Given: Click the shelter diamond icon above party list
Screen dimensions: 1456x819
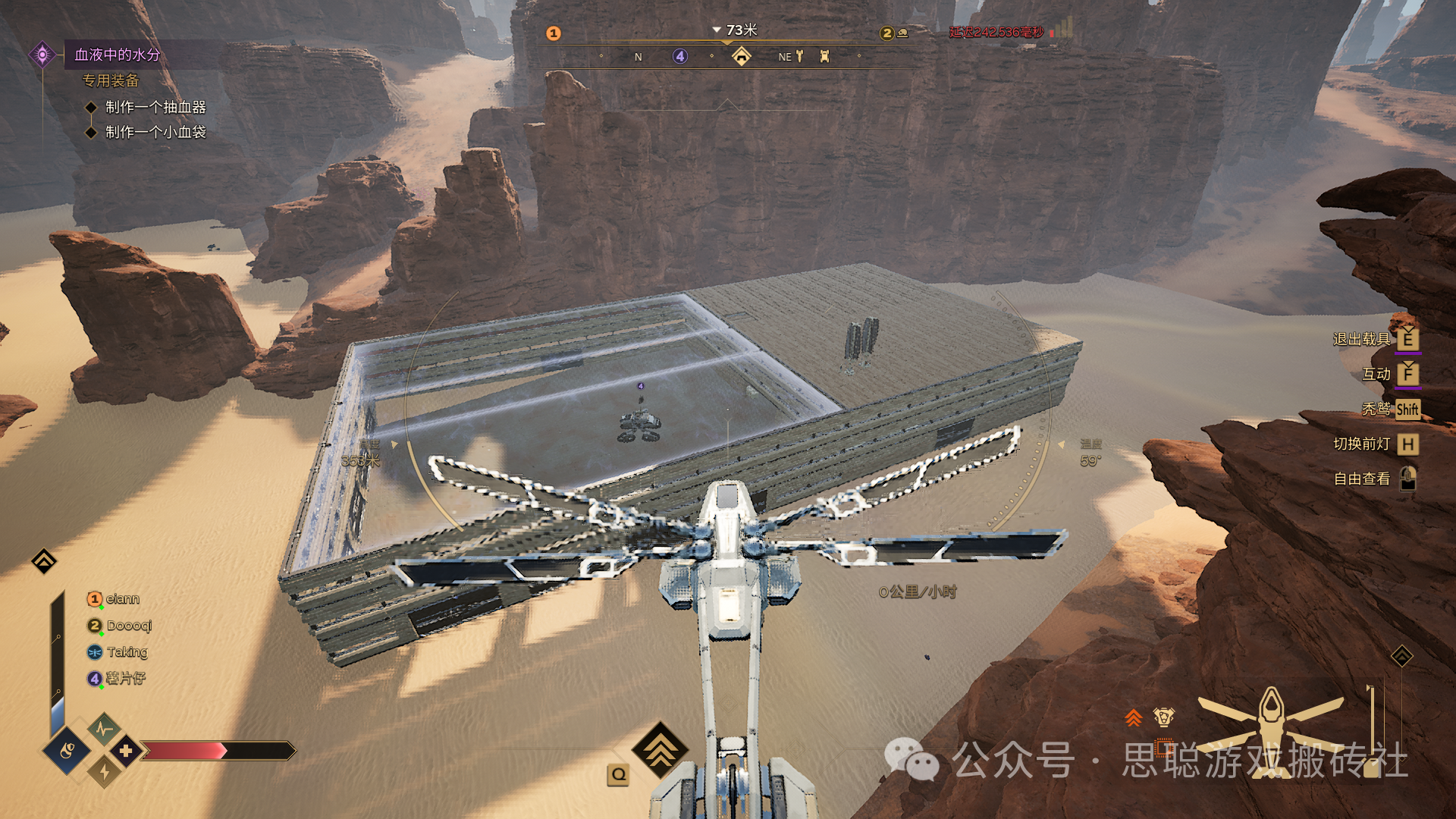Looking at the screenshot, I should [44, 561].
